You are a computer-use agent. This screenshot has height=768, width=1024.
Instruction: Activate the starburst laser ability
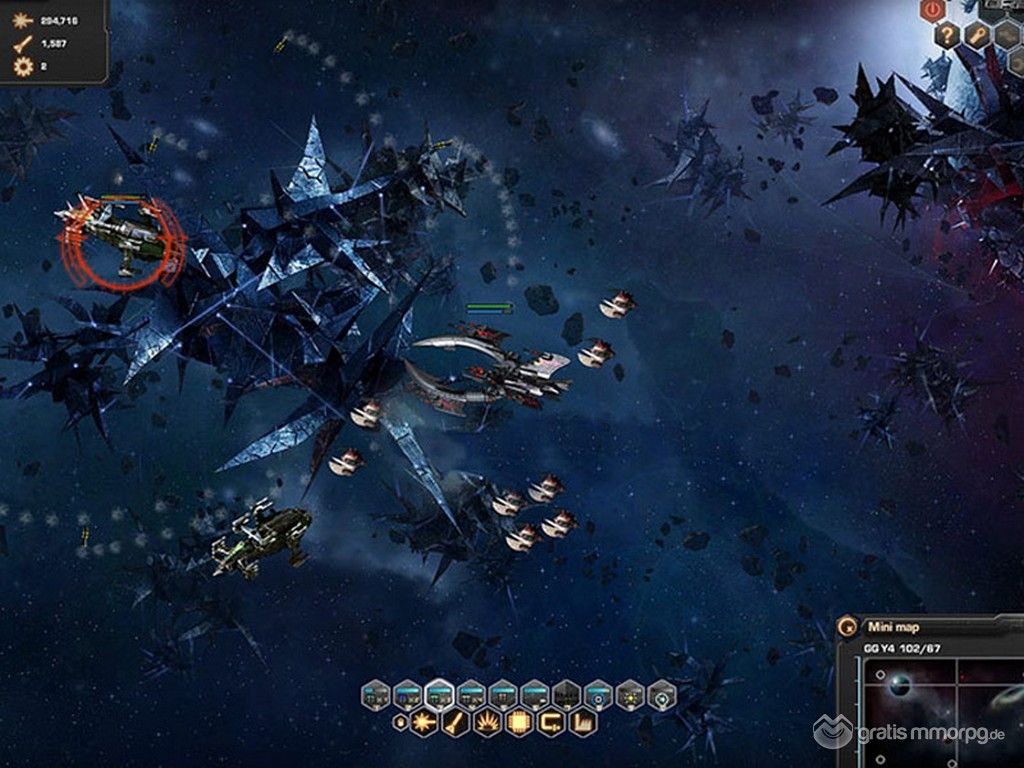422,721
